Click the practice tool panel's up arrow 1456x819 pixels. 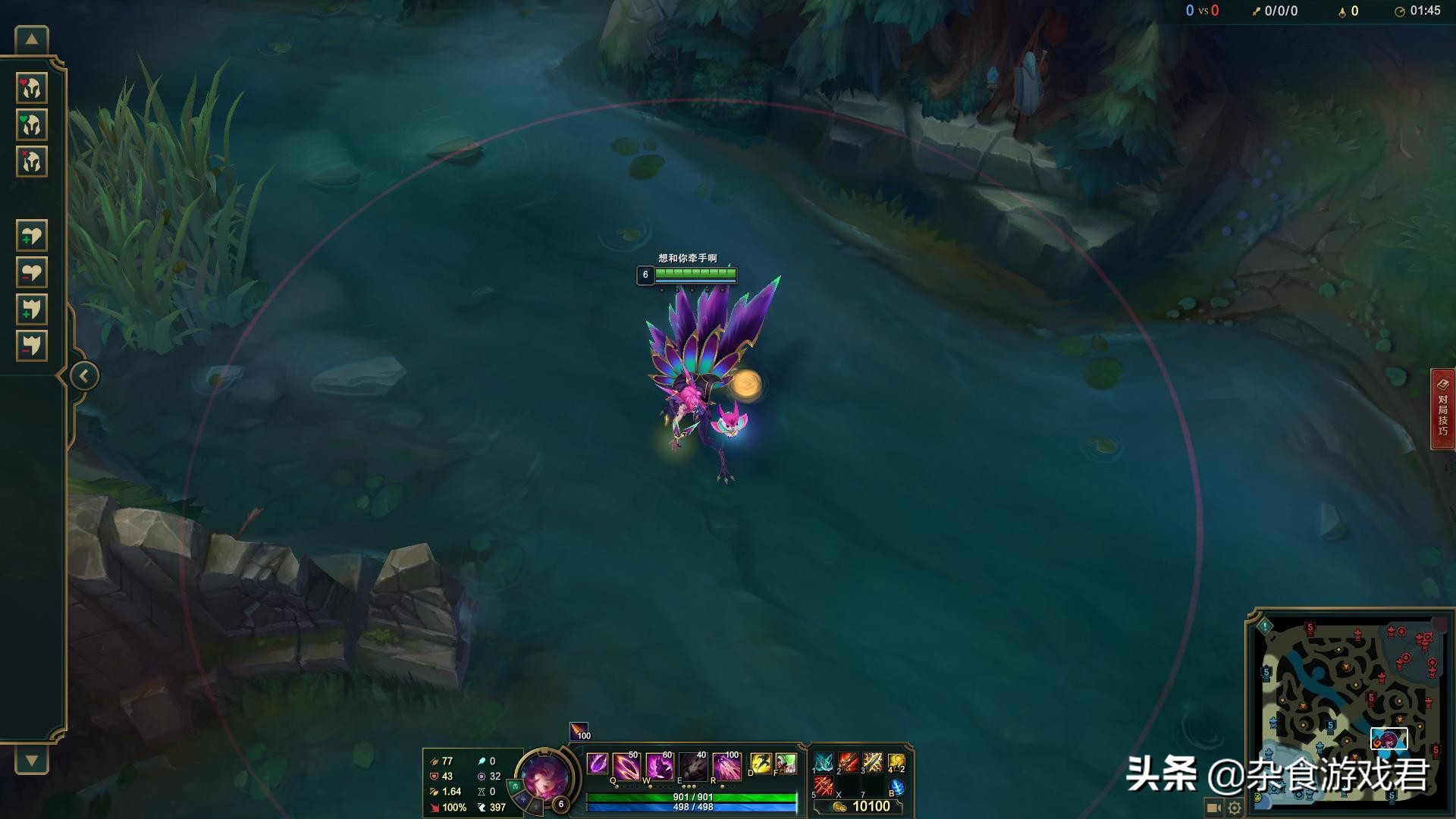(32, 39)
